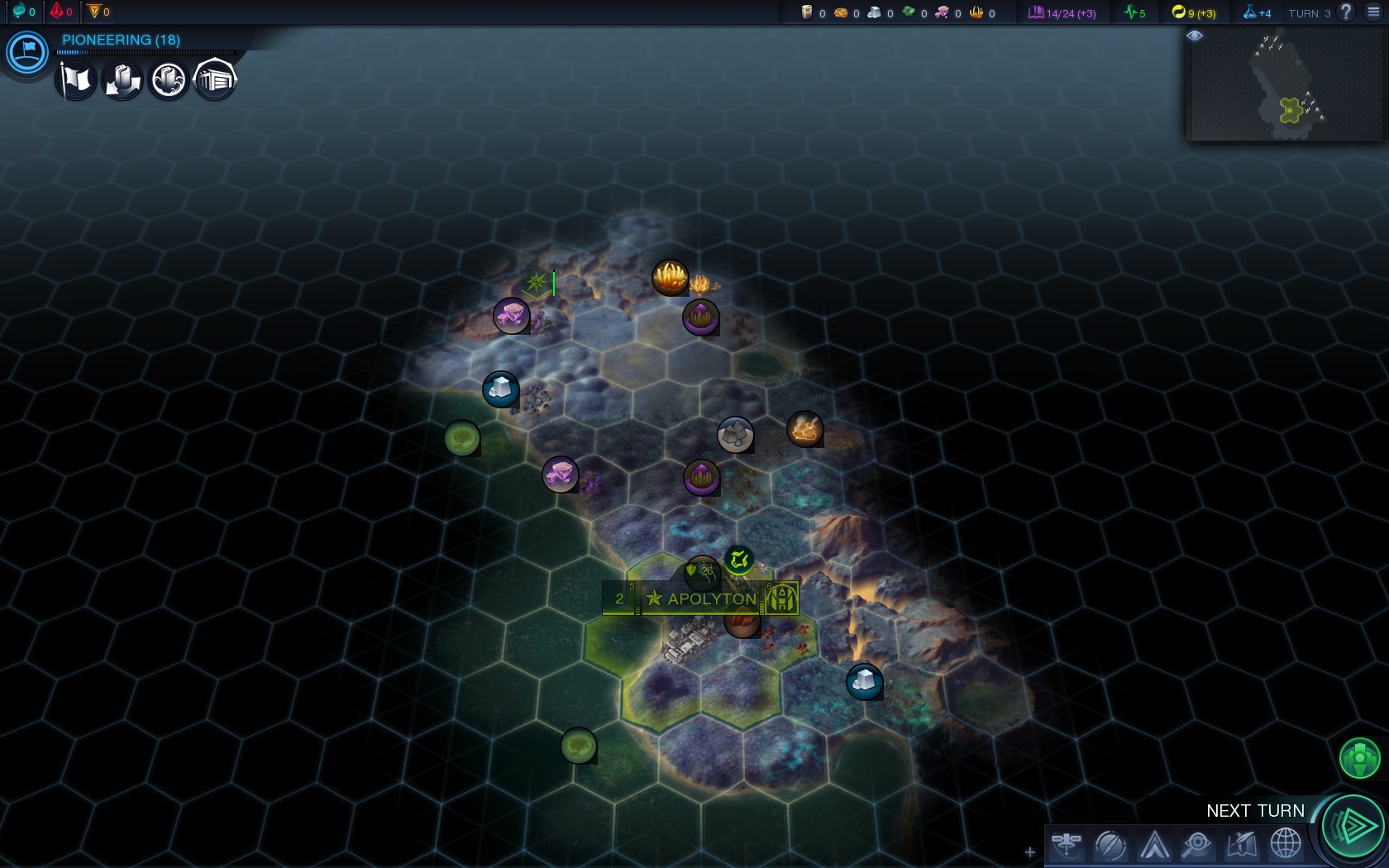
Task: Open the covert operations eye-magnifier panel
Action: click(1197, 845)
